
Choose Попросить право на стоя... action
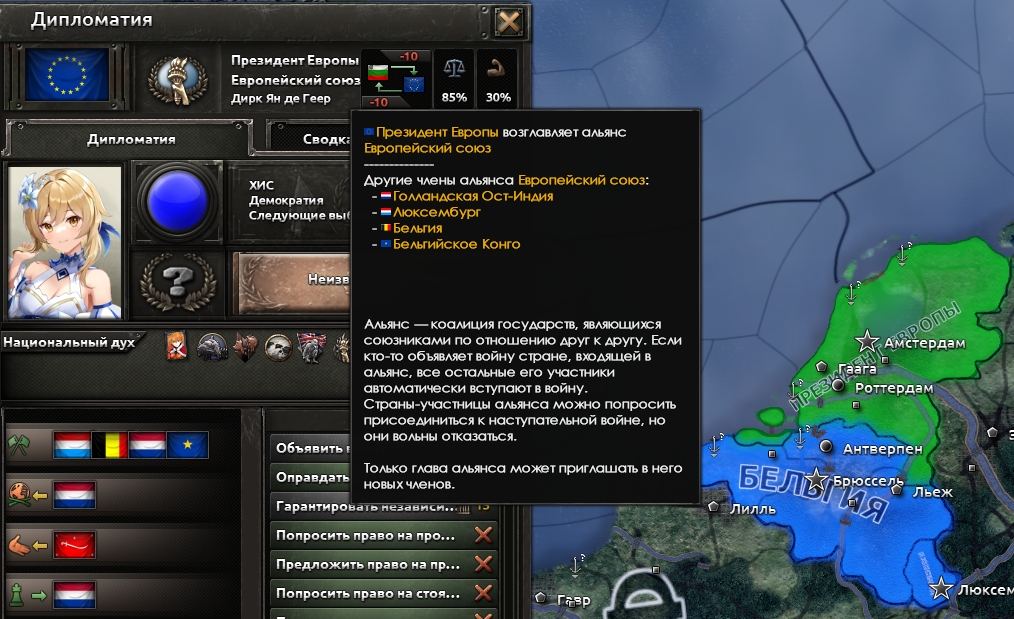tap(368, 593)
